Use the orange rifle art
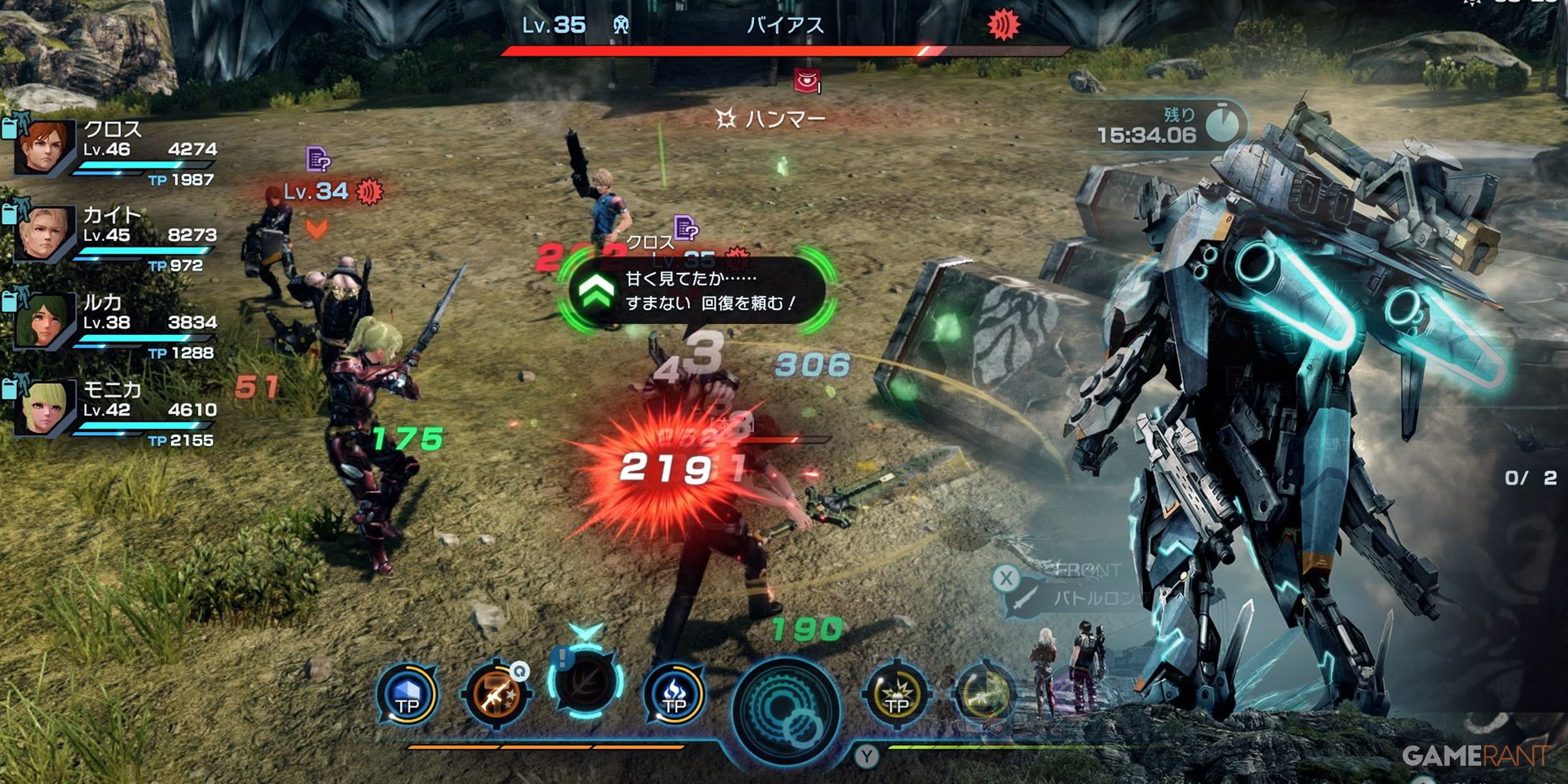1568x784 pixels. click(x=497, y=695)
